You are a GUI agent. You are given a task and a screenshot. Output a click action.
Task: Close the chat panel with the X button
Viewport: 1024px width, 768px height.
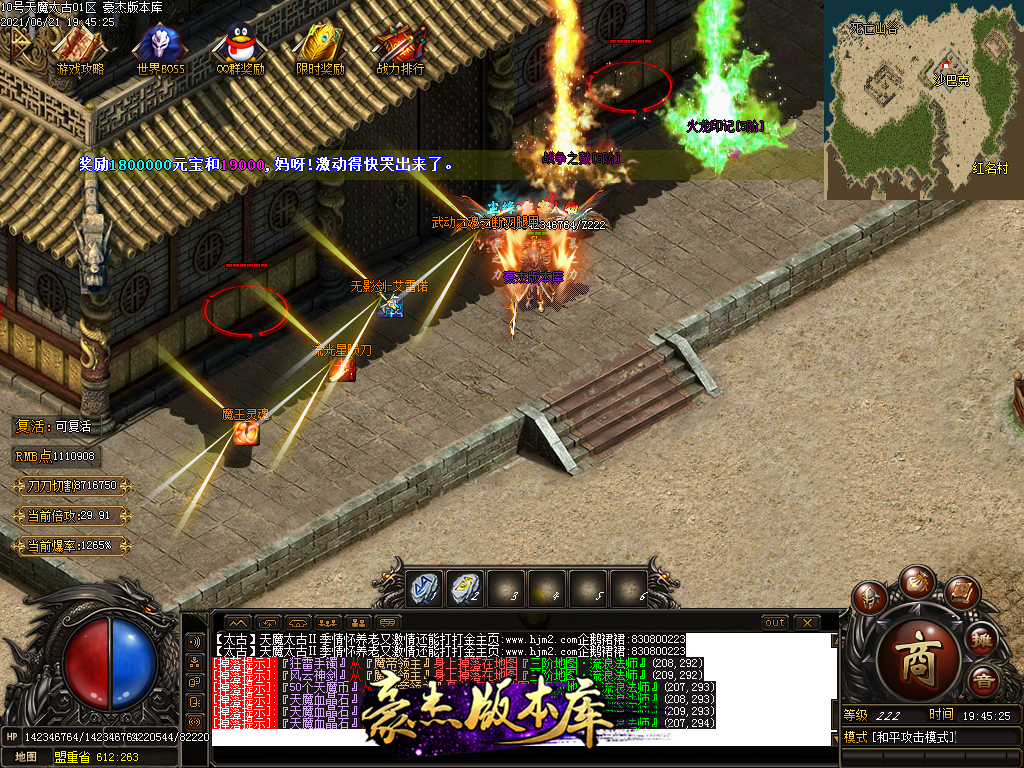(807, 623)
